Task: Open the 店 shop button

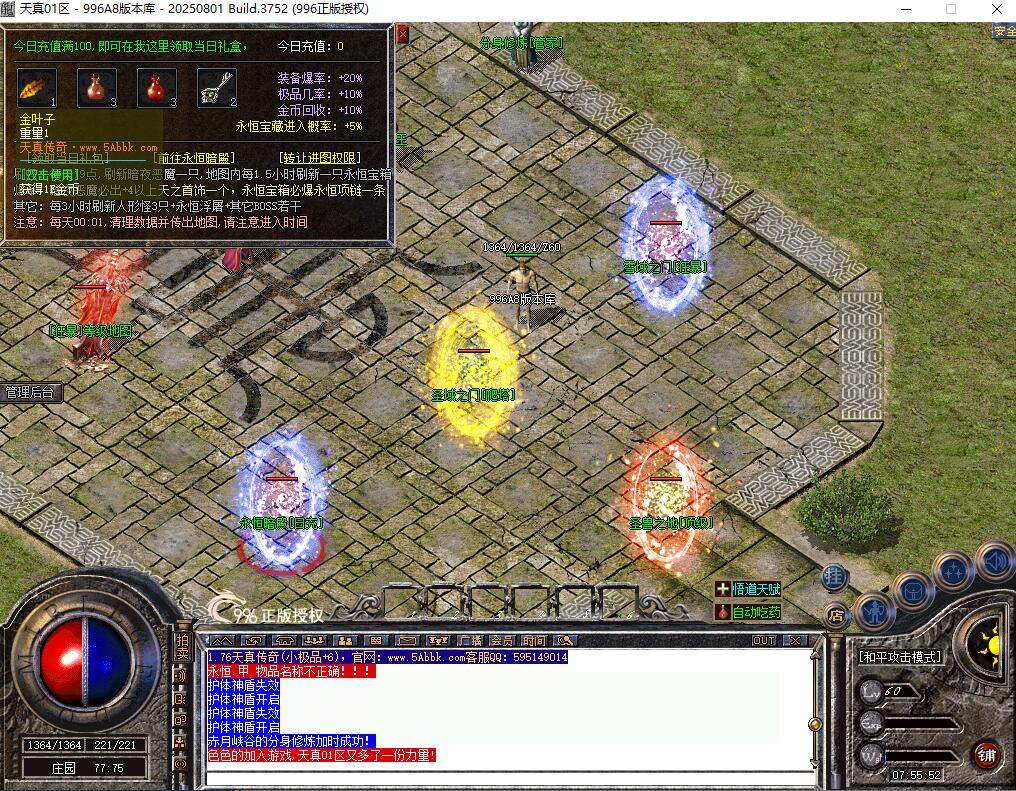Action: pyautogui.click(x=836, y=616)
